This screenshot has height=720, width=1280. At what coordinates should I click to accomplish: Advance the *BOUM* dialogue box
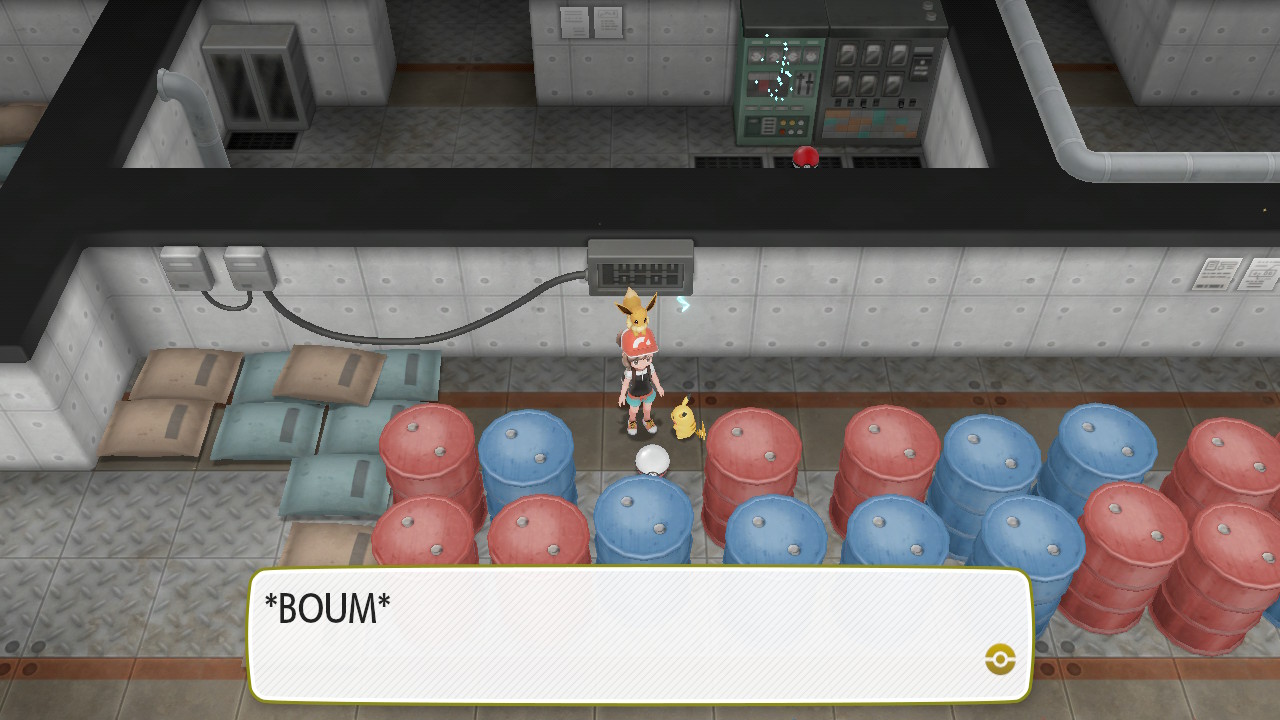pos(640,634)
